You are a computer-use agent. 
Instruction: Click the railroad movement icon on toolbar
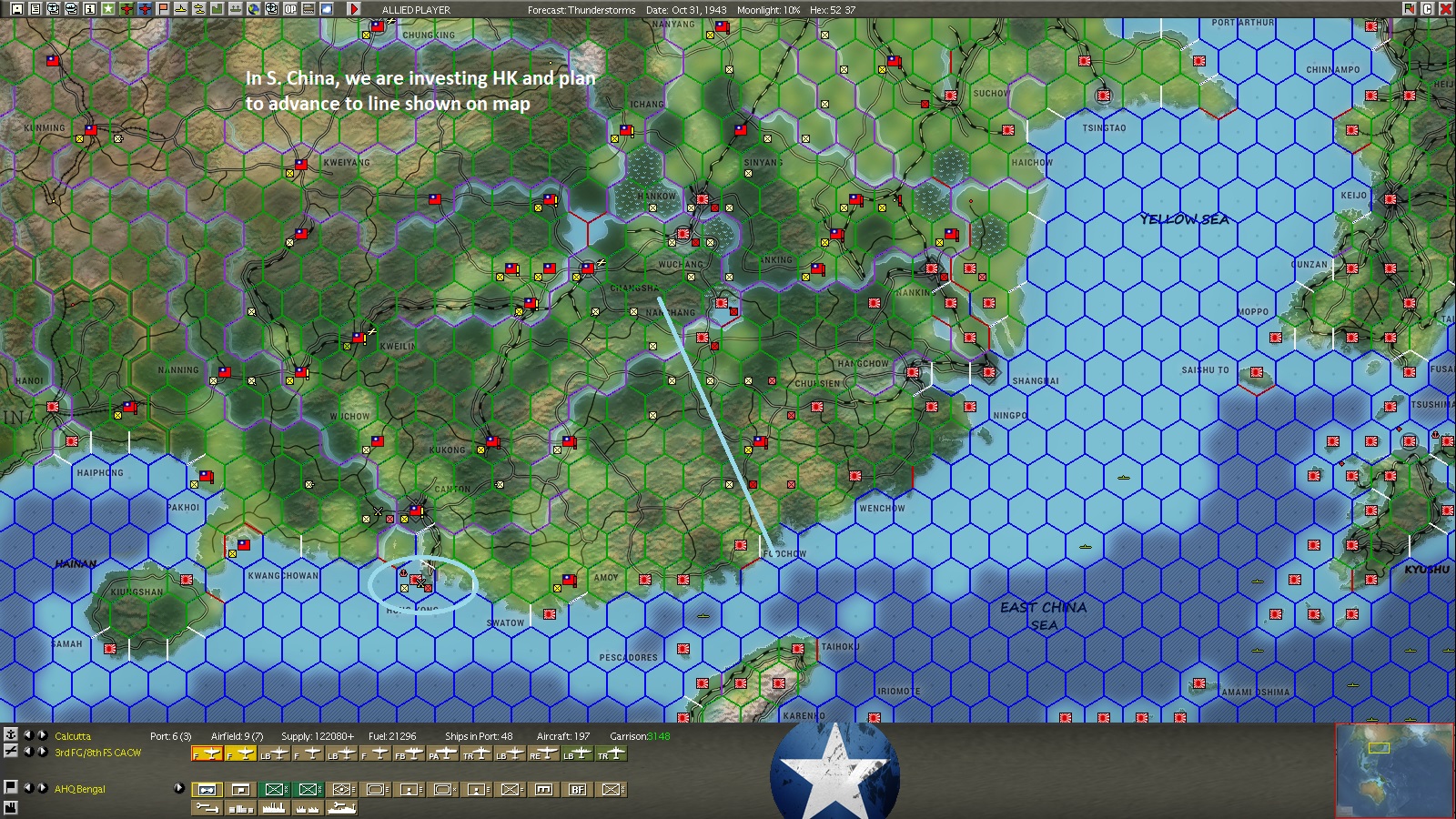tap(307, 7)
